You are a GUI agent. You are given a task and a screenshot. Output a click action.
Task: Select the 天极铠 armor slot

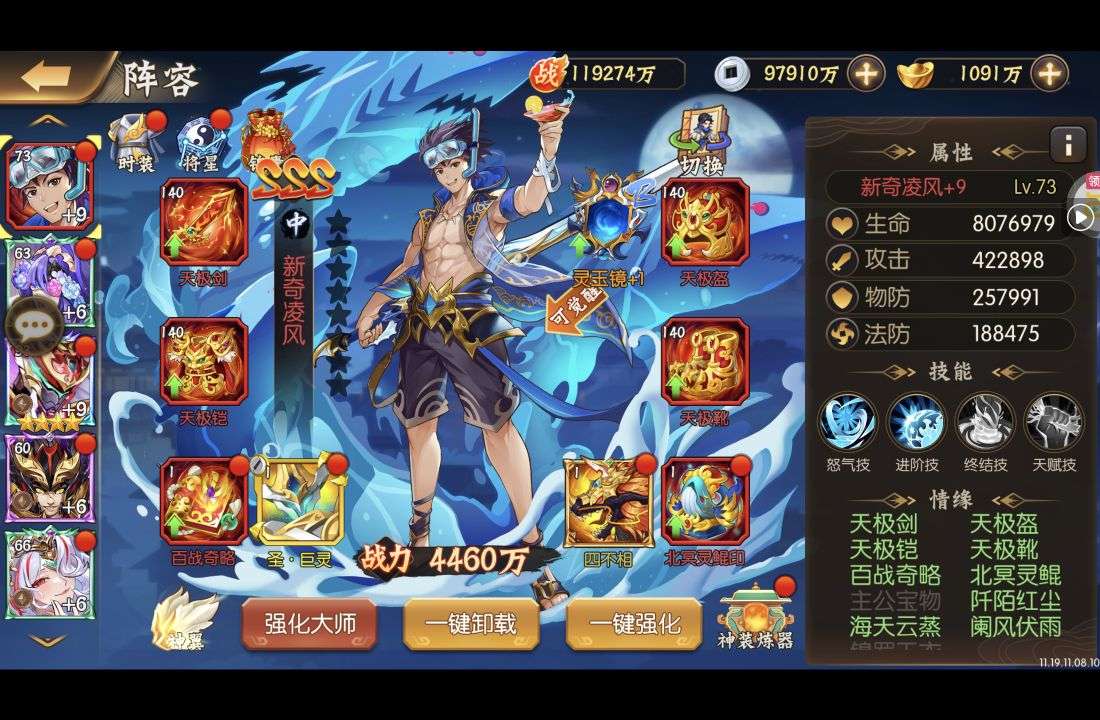coord(204,361)
